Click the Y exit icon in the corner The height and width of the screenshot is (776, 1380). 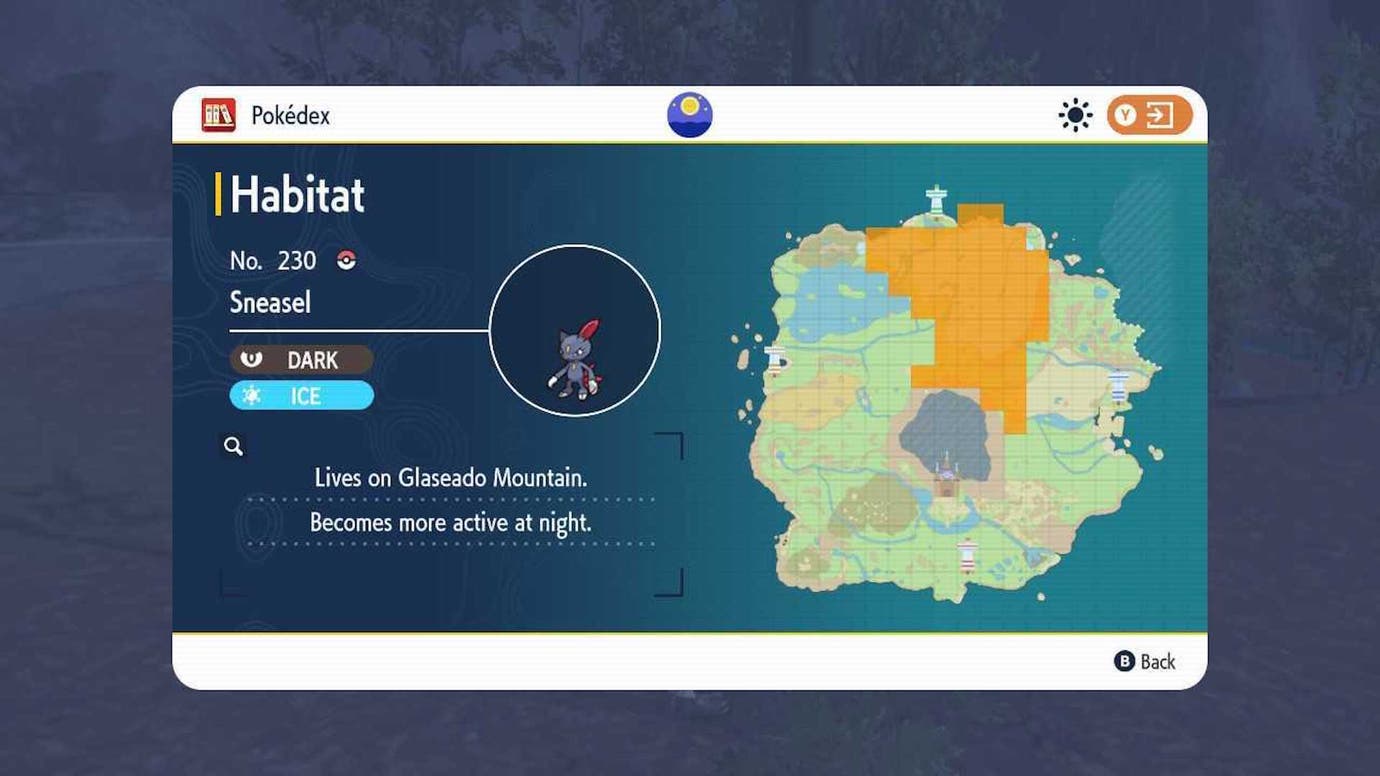(x=1148, y=114)
